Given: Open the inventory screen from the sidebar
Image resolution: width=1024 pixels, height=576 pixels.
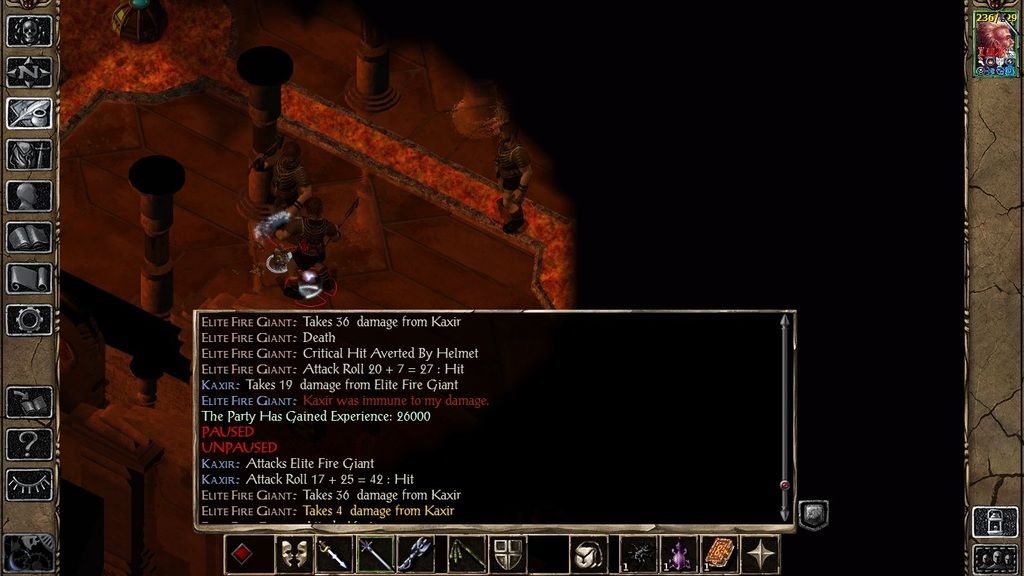Looking at the screenshot, I should point(29,155).
